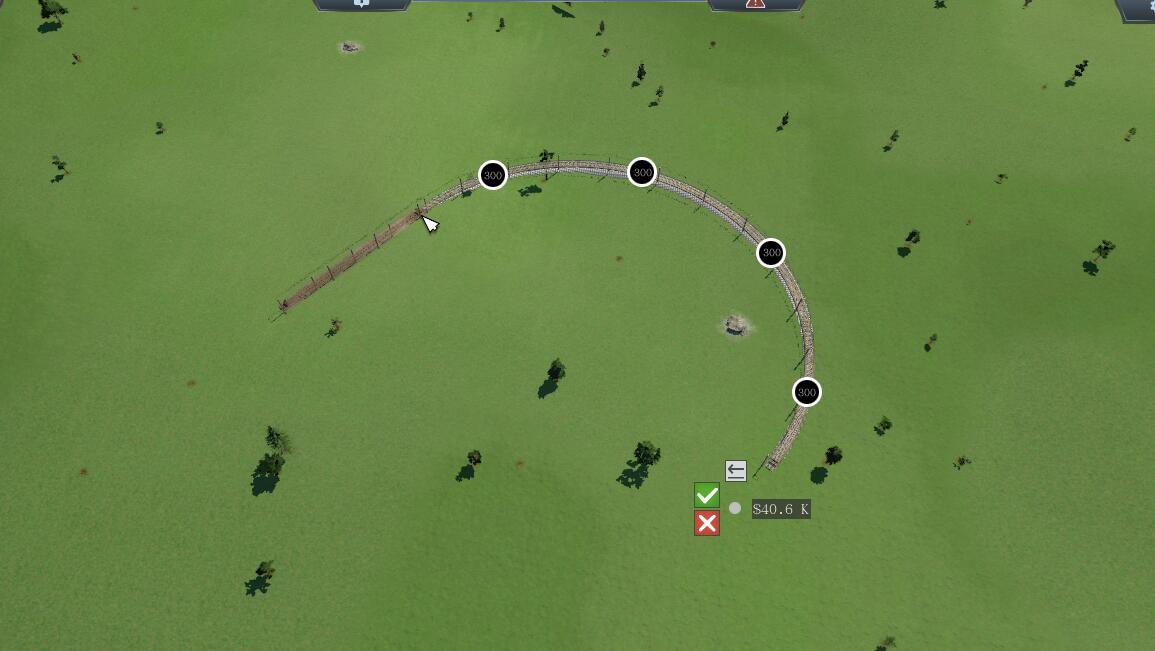Click the left arrow undo segment button
Viewport: 1155px width, 651px height.
point(736,470)
